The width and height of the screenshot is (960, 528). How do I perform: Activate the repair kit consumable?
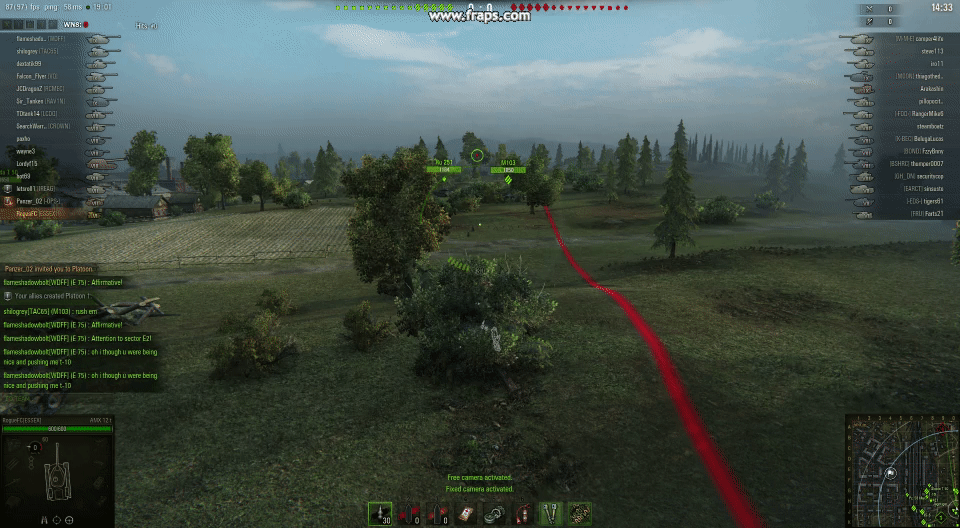[493, 514]
